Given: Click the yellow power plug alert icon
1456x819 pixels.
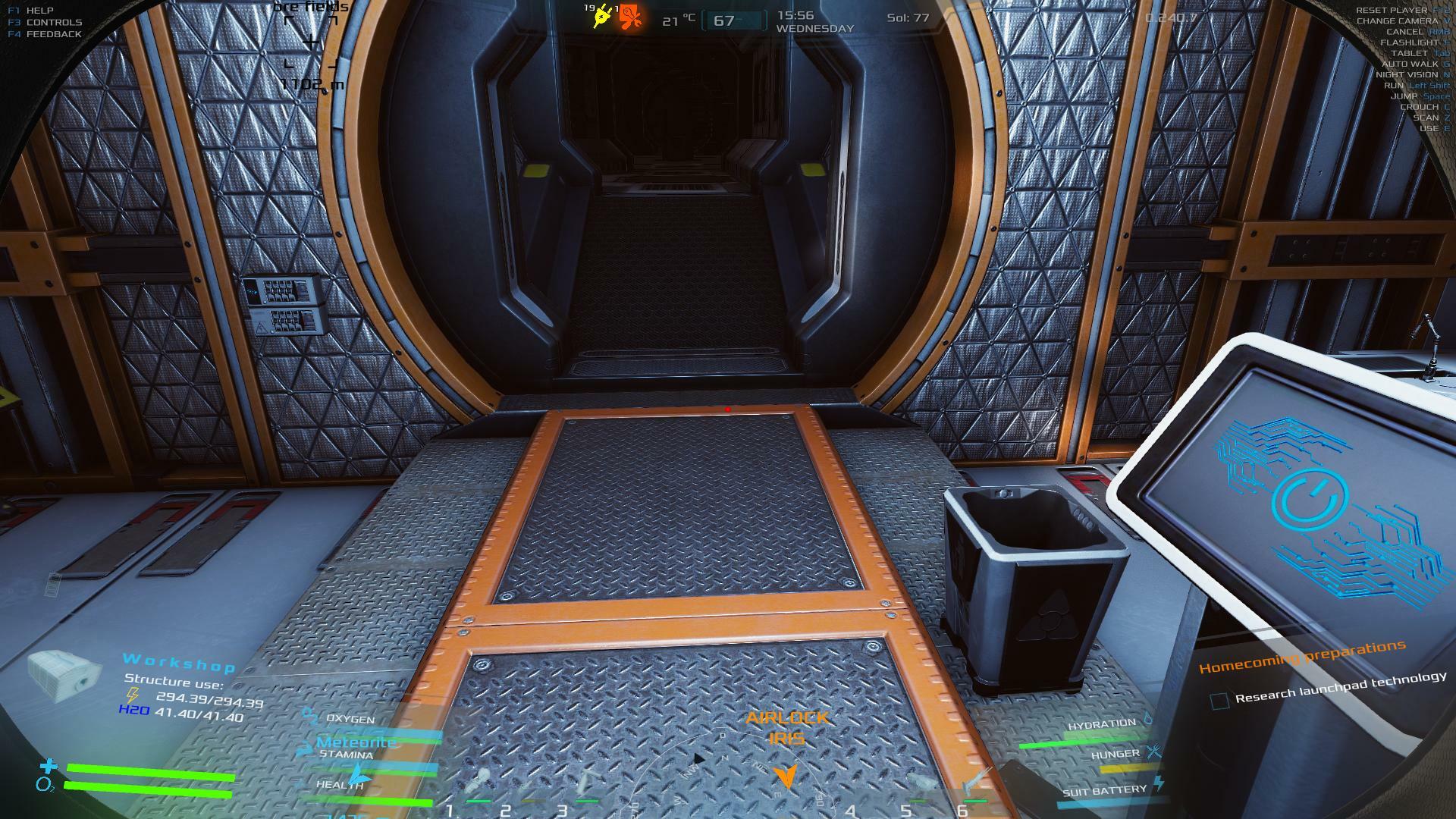Looking at the screenshot, I should click(x=604, y=17).
